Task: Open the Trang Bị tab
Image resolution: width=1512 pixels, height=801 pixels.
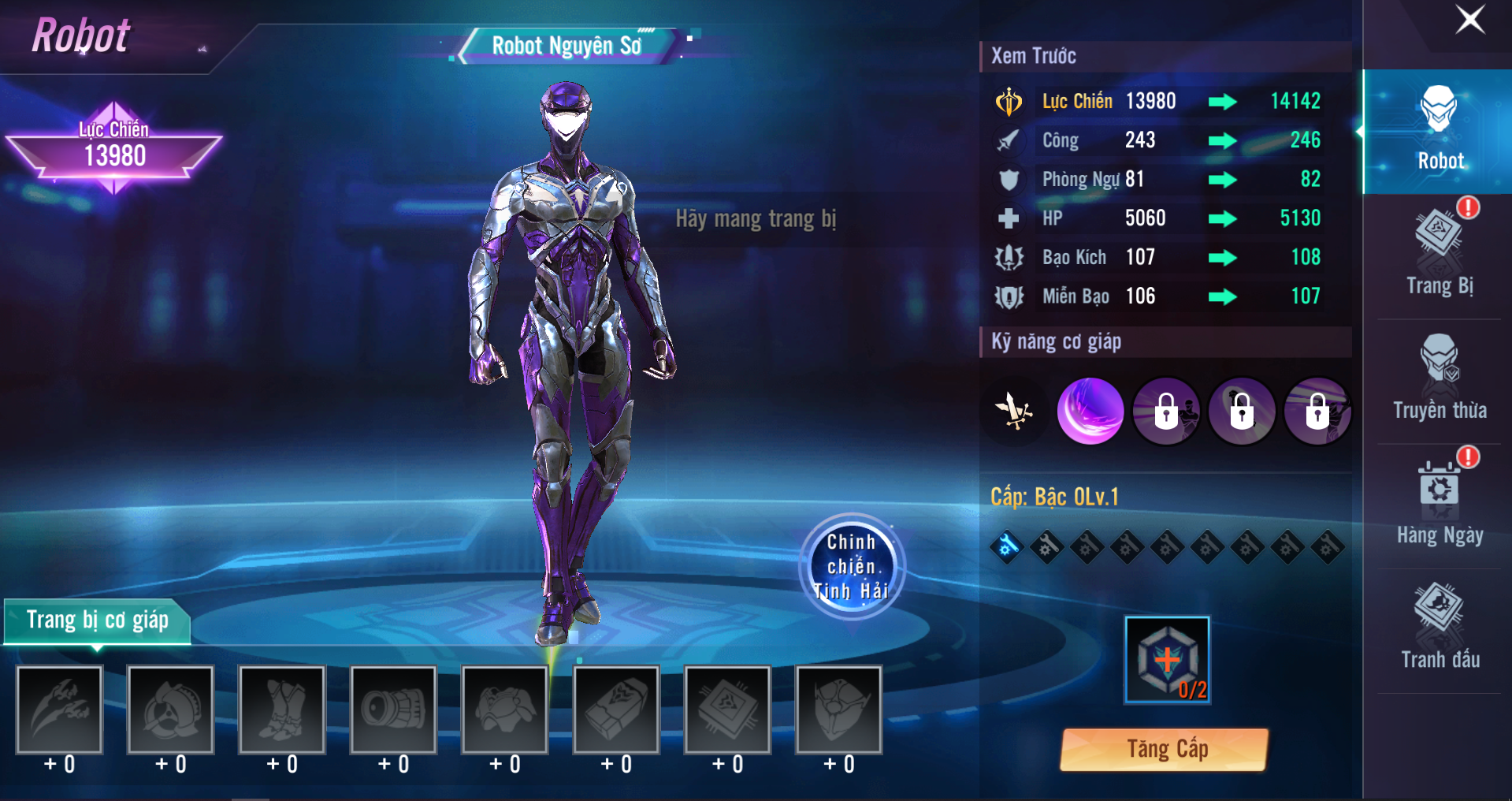Action: click(x=1440, y=255)
